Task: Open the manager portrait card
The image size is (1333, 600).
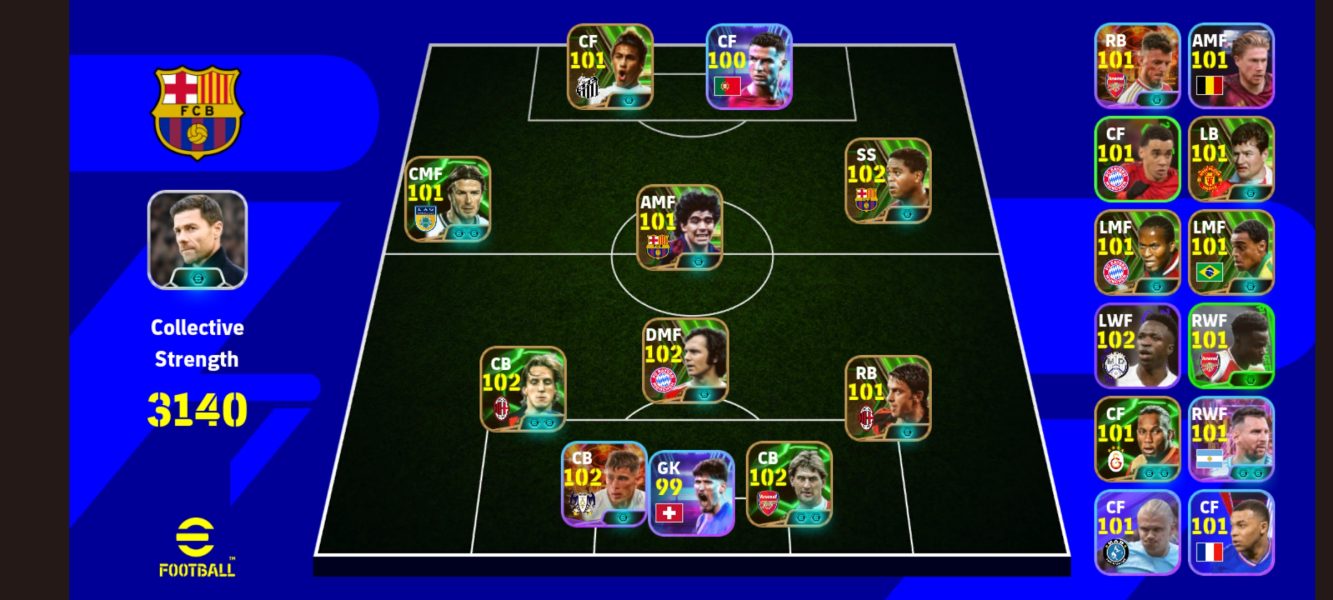Action: click(197, 240)
